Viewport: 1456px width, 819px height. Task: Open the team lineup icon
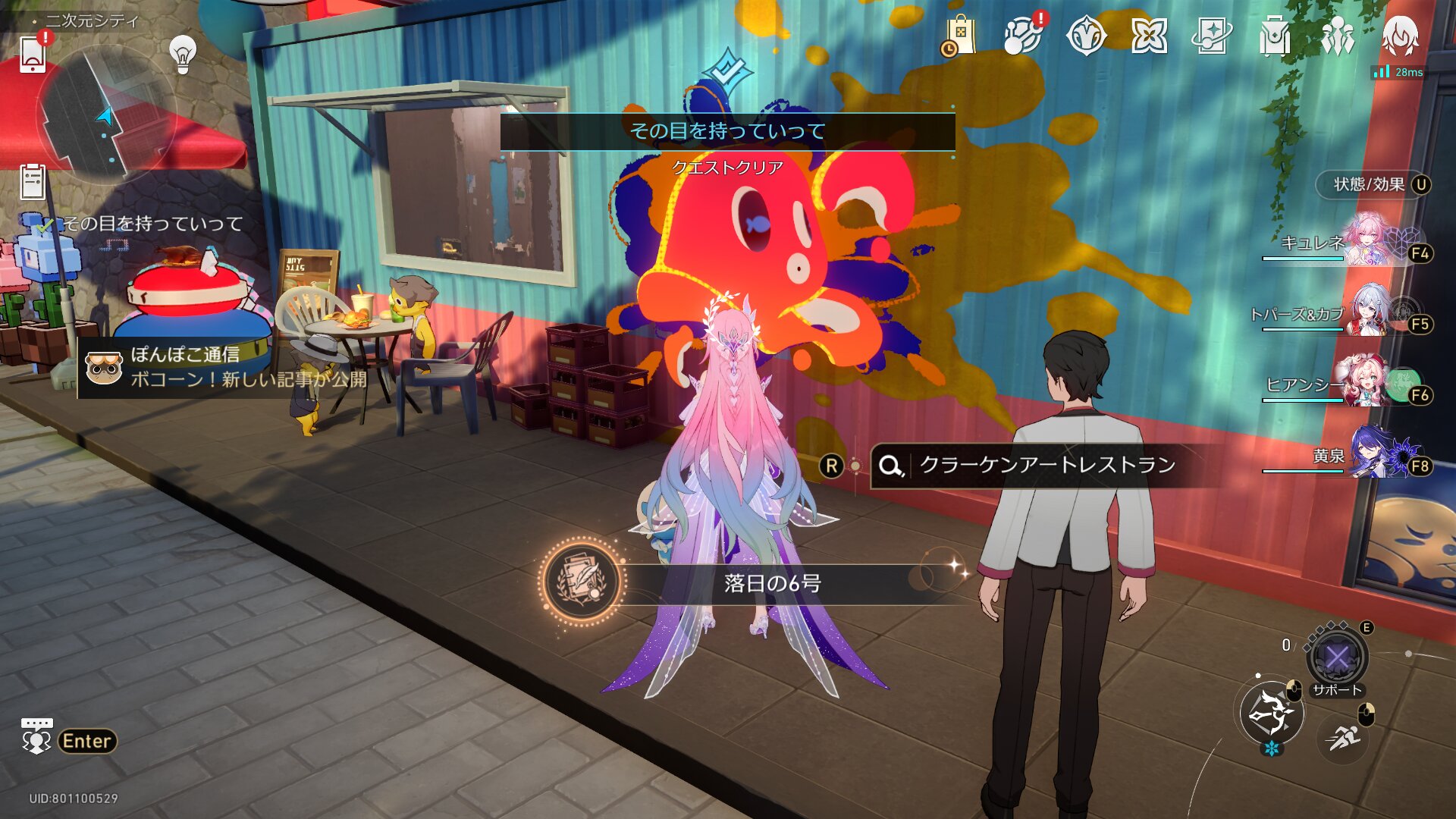(x=1338, y=36)
